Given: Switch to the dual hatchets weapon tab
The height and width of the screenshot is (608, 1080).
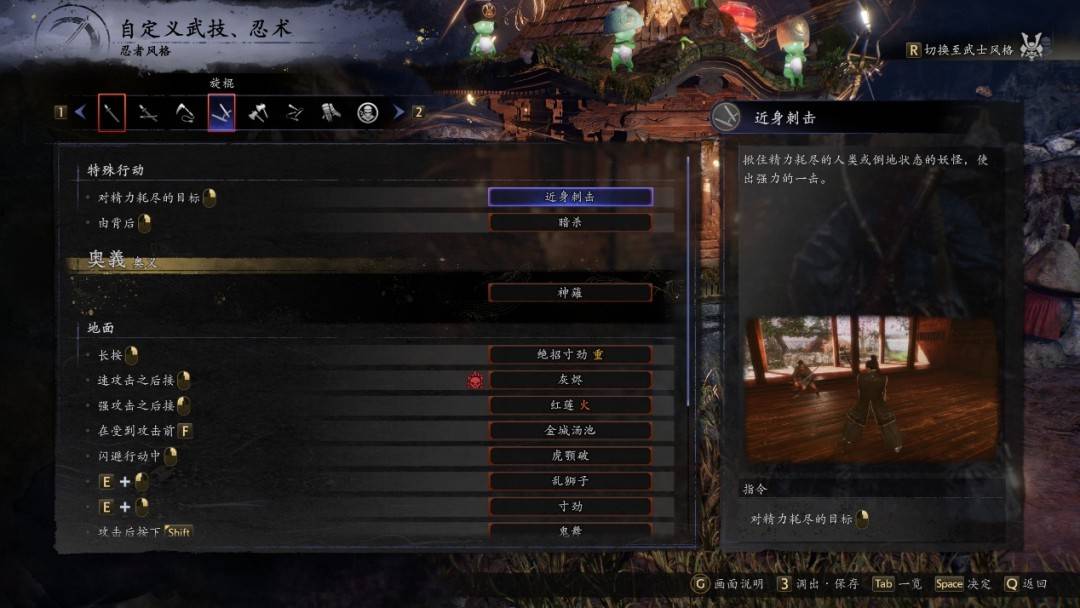Looking at the screenshot, I should pos(258,113).
